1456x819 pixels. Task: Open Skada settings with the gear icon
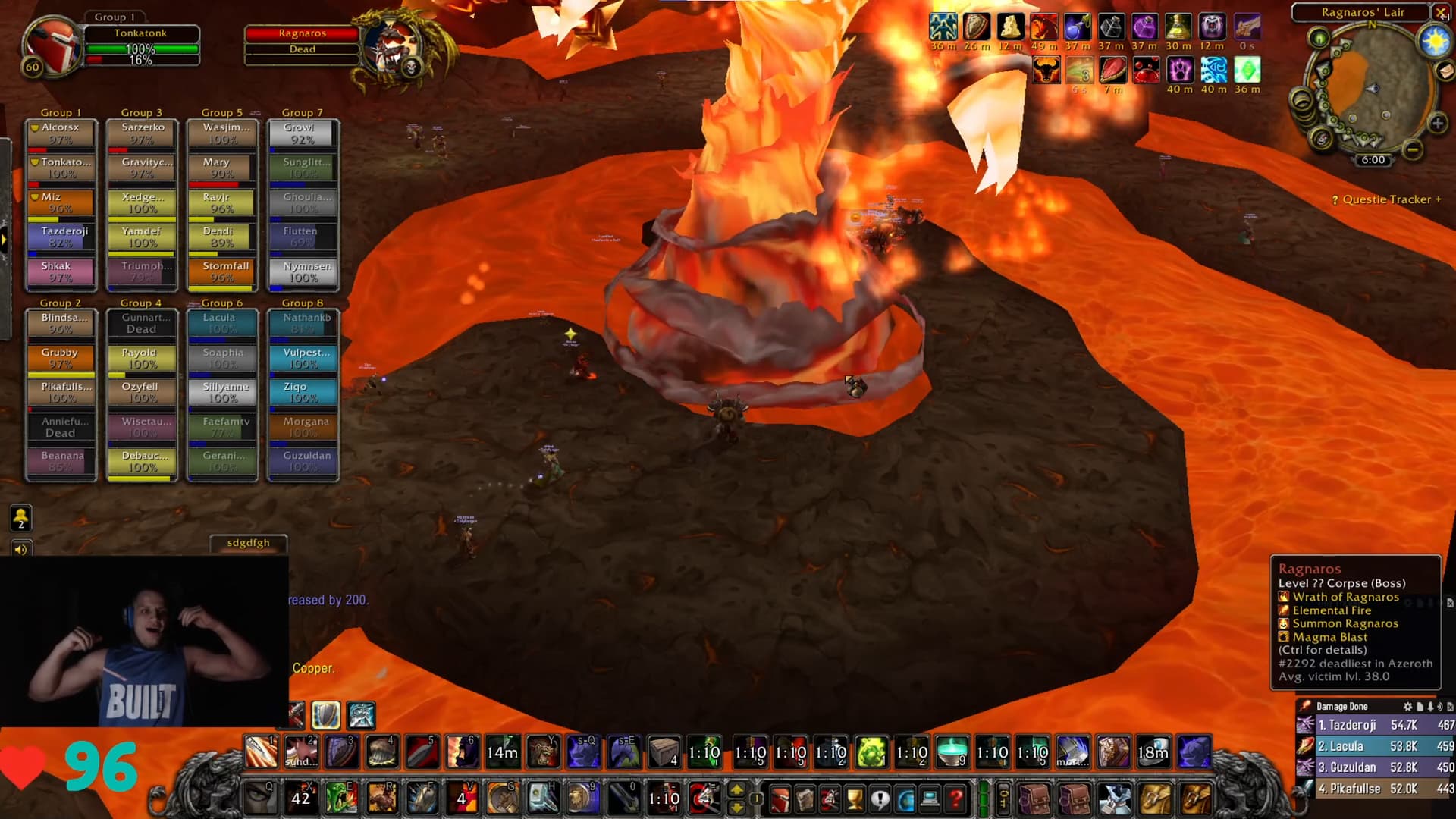tap(1409, 706)
